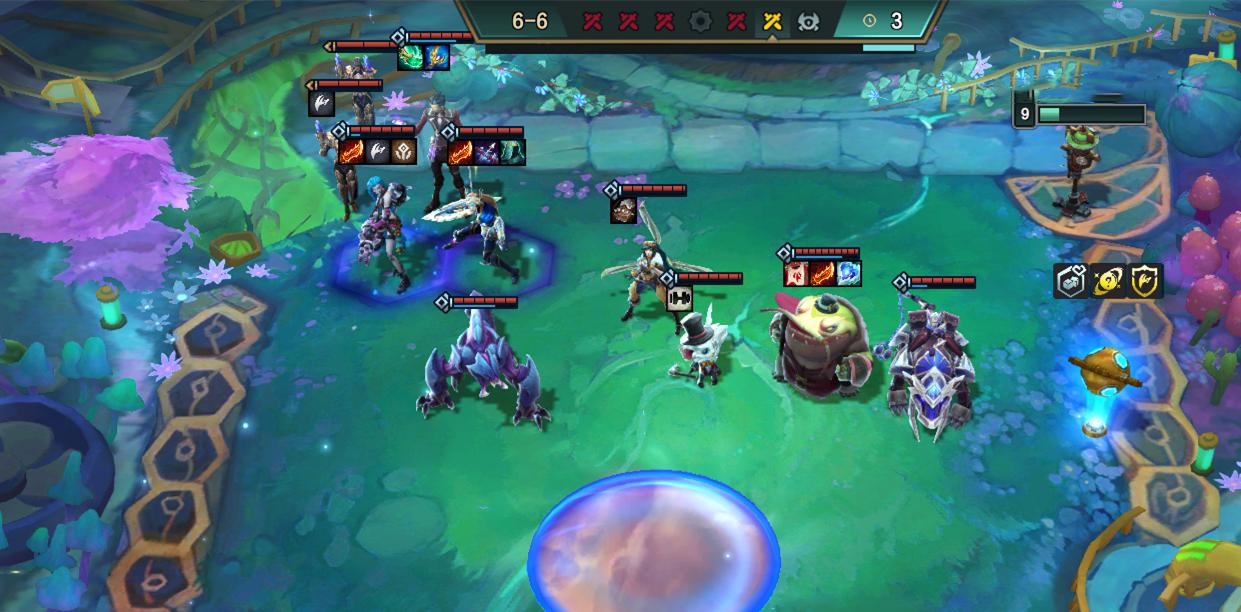Select the blue golden trident item icon
The height and width of the screenshot is (612, 1241).
[436, 57]
